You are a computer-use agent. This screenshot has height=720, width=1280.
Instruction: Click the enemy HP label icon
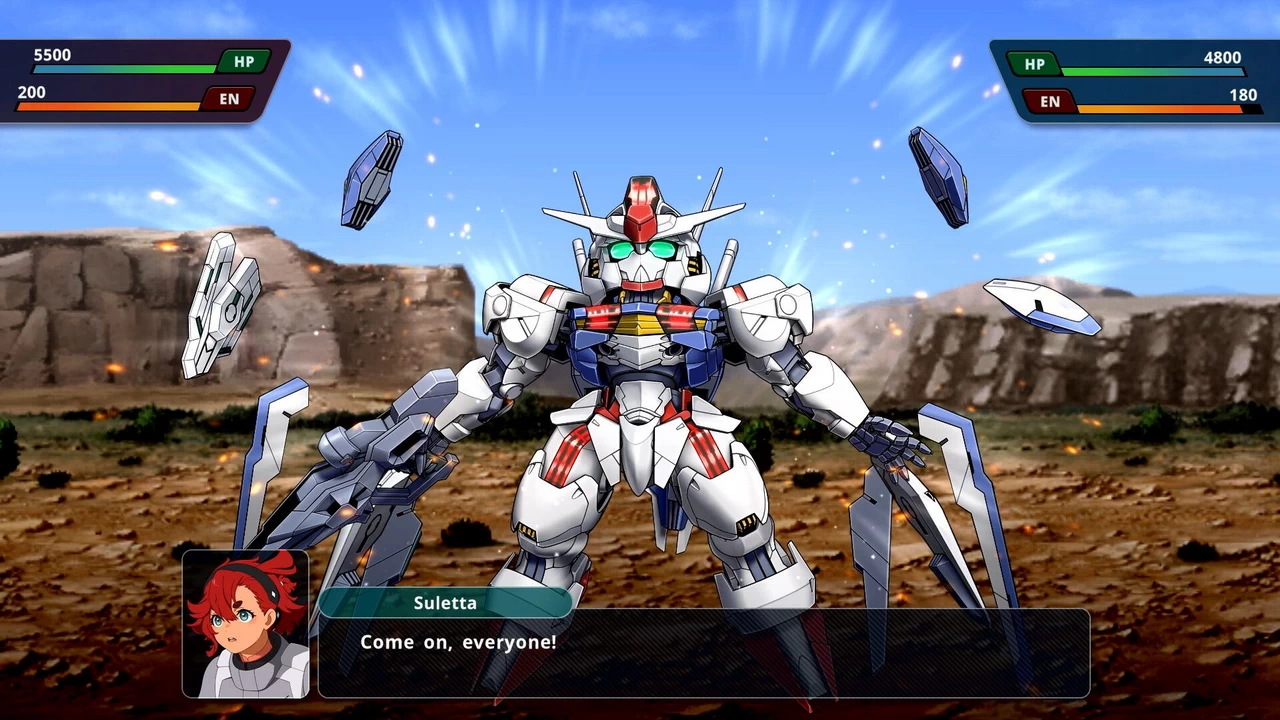click(x=1034, y=64)
